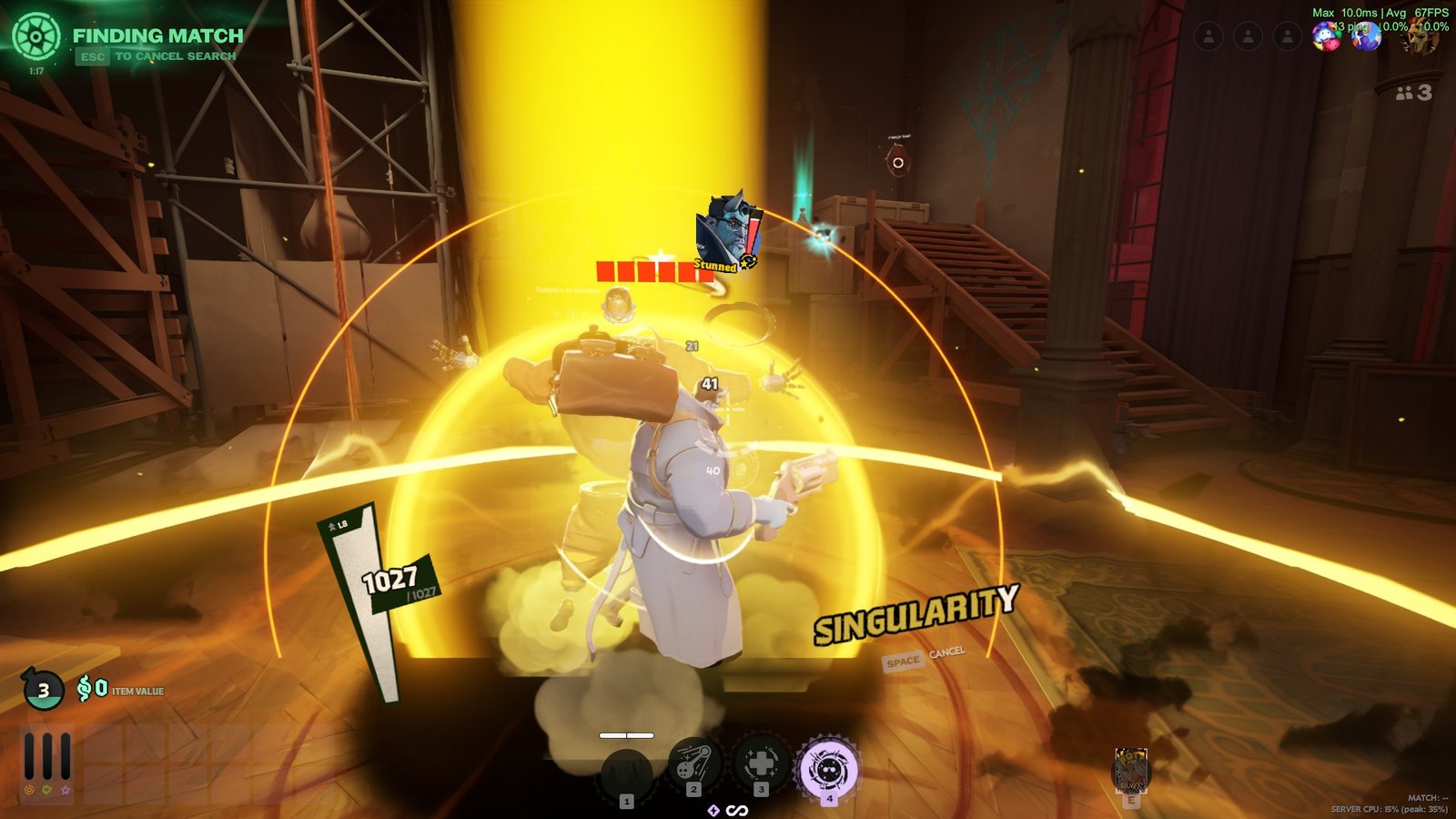This screenshot has width=1456, height=819.
Task: Expand the second party member slot
Action: (1248, 36)
